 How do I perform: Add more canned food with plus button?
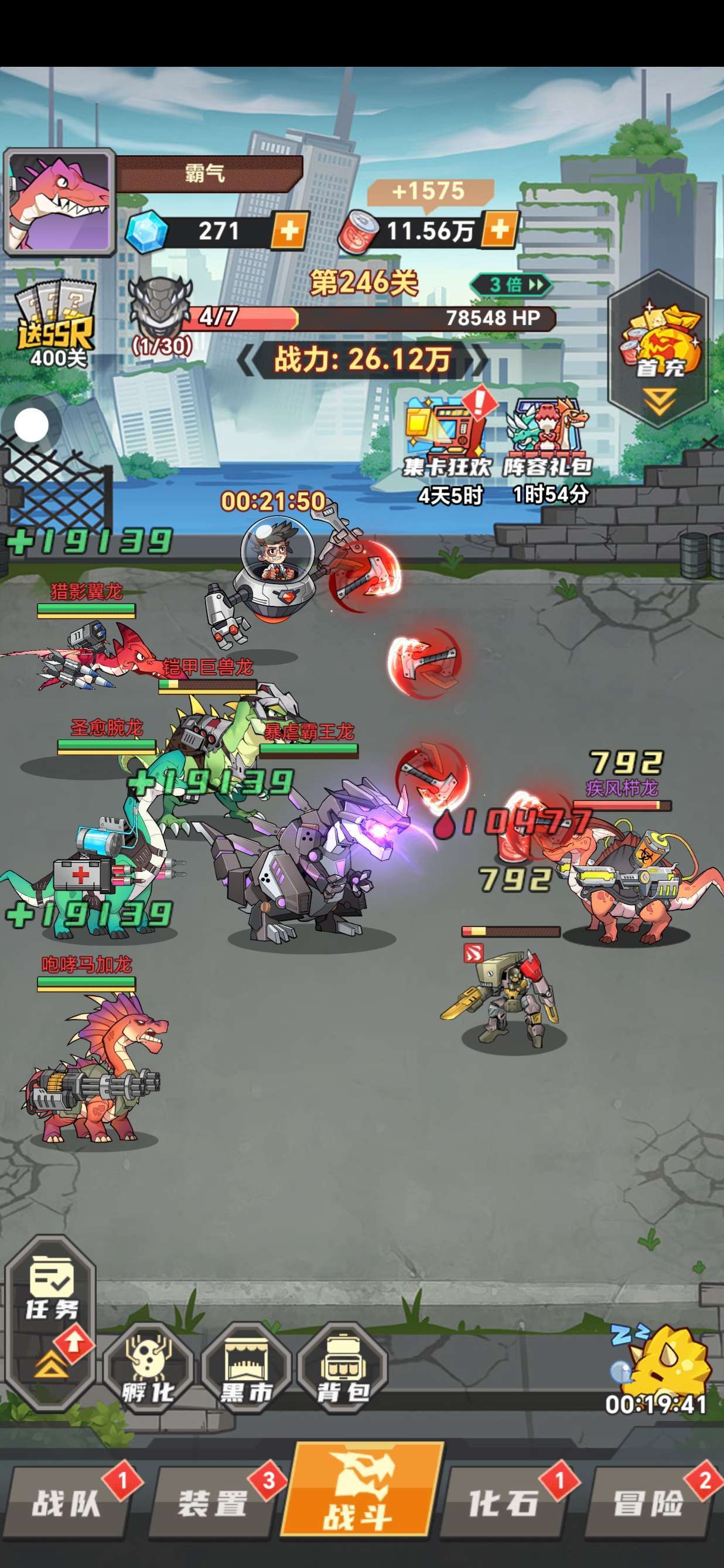pos(499,230)
